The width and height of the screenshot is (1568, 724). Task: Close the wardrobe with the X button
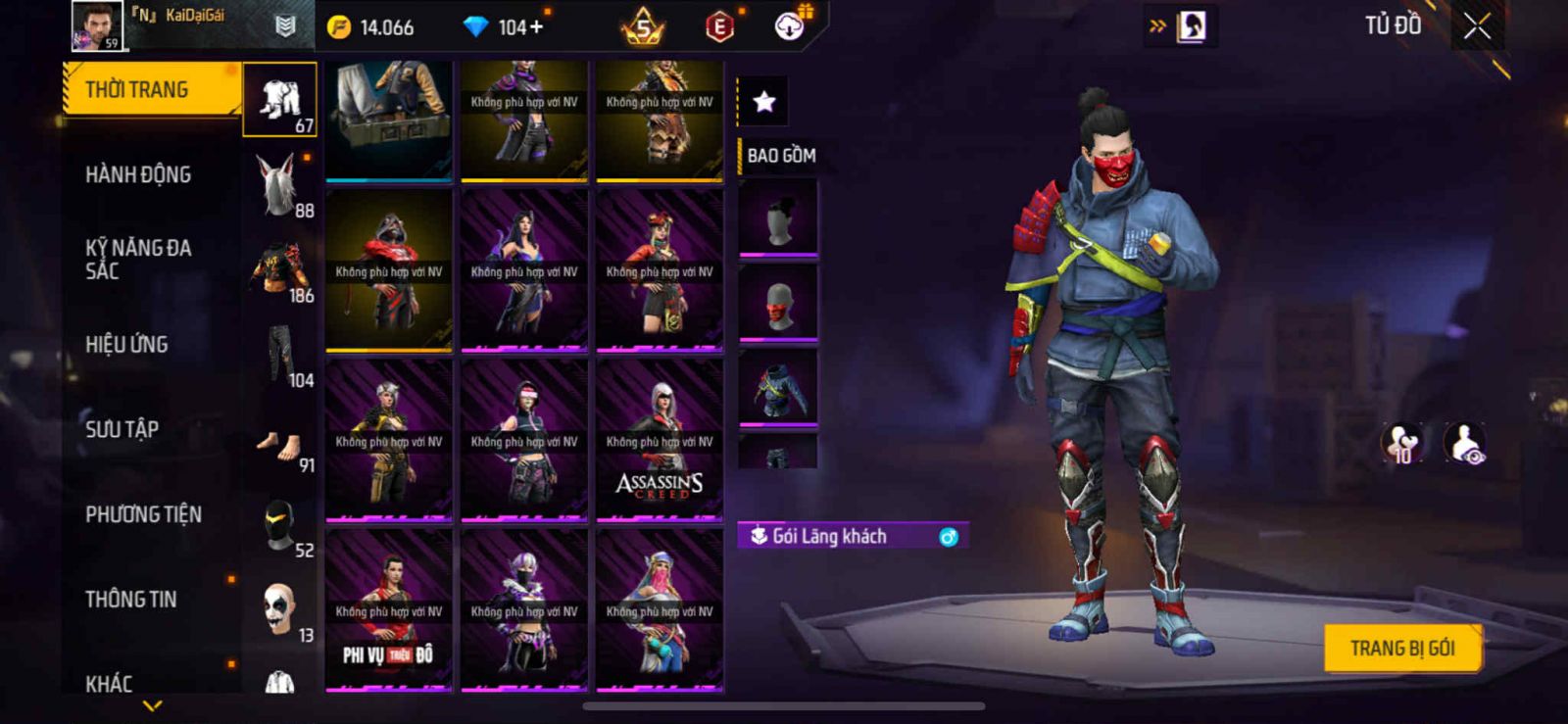(x=1477, y=26)
